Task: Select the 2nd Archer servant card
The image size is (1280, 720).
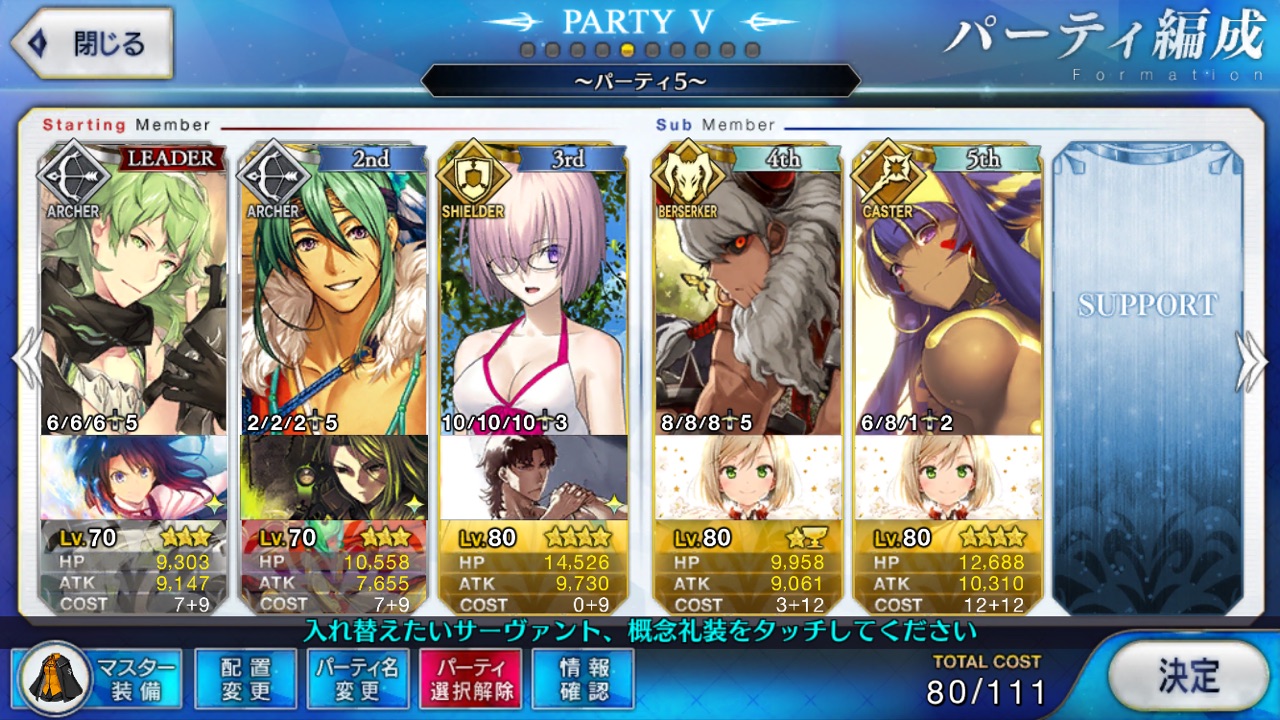Action: (x=333, y=290)
